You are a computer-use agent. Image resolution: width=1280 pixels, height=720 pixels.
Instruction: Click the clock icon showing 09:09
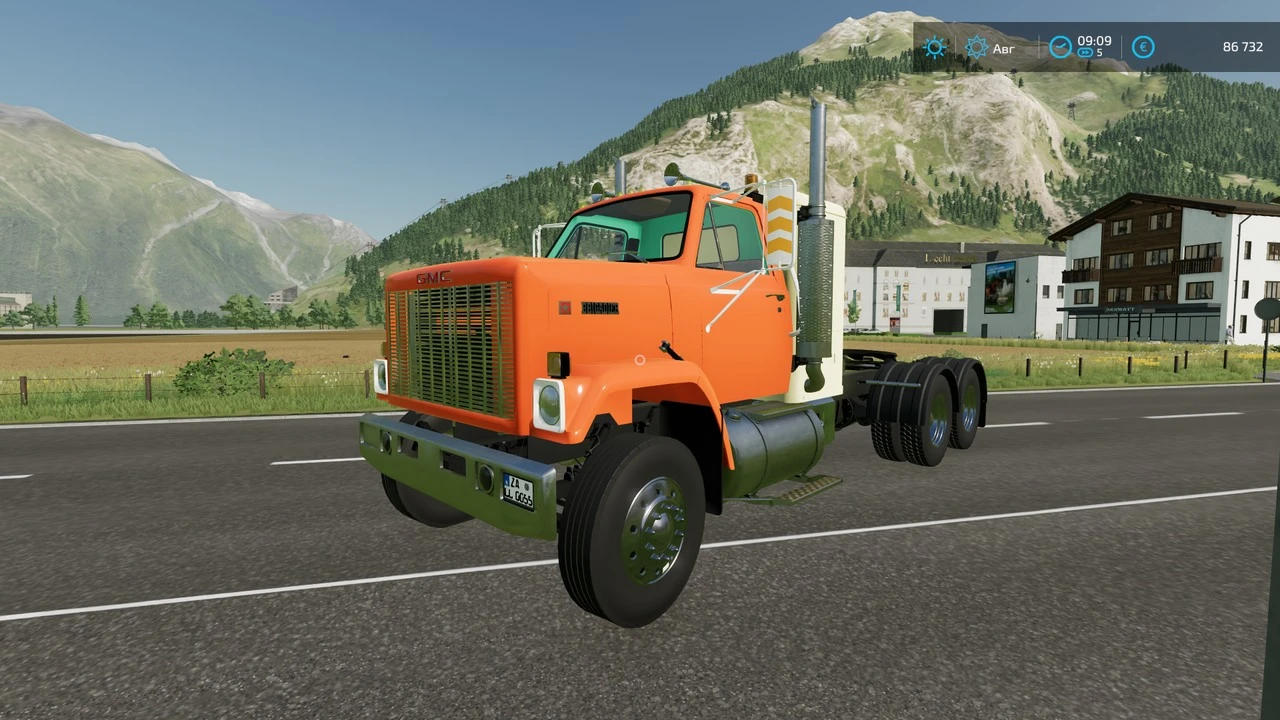pos(1059,46)
